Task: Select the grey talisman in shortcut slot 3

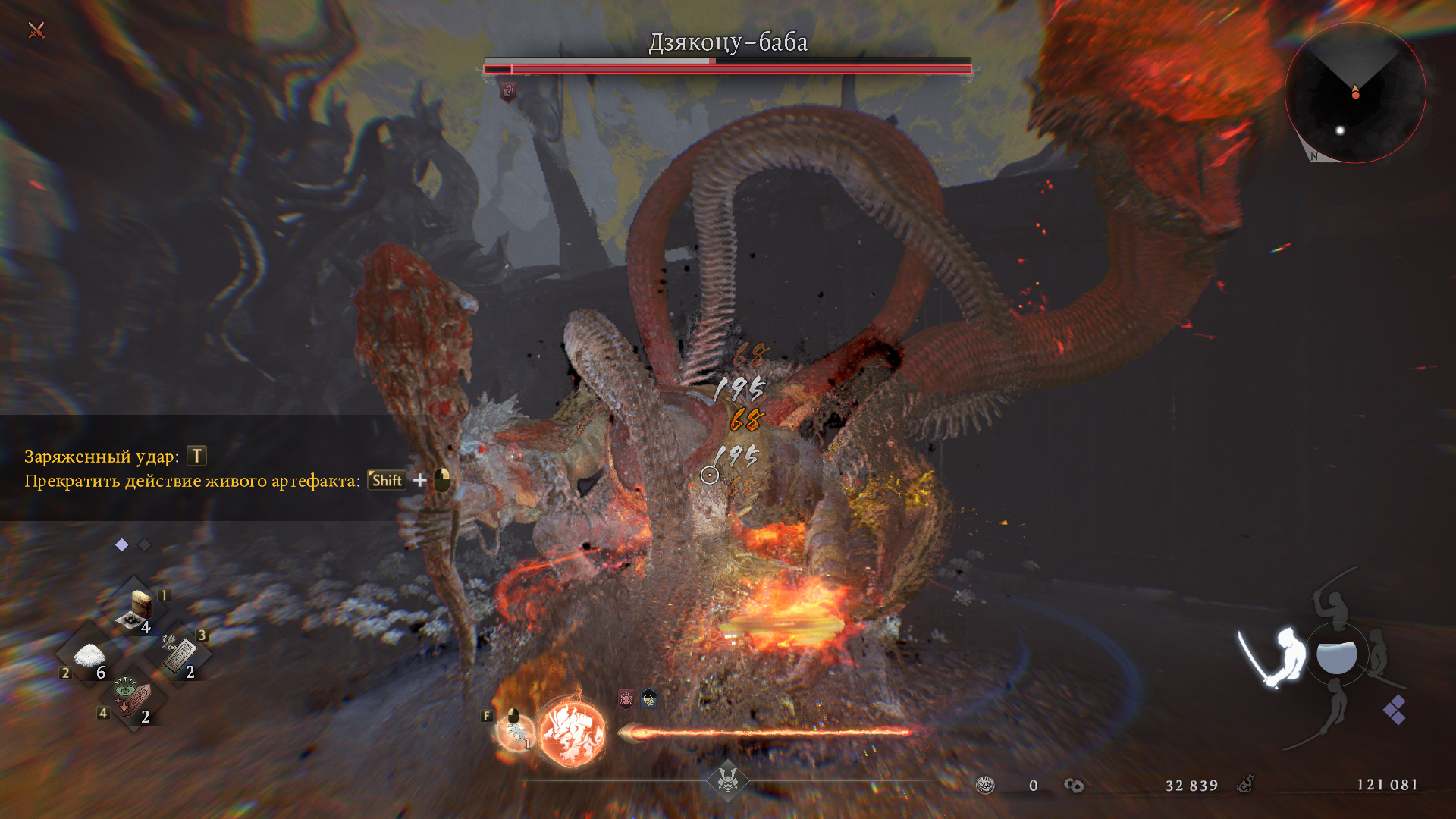Action: click(x=179, y=654)
